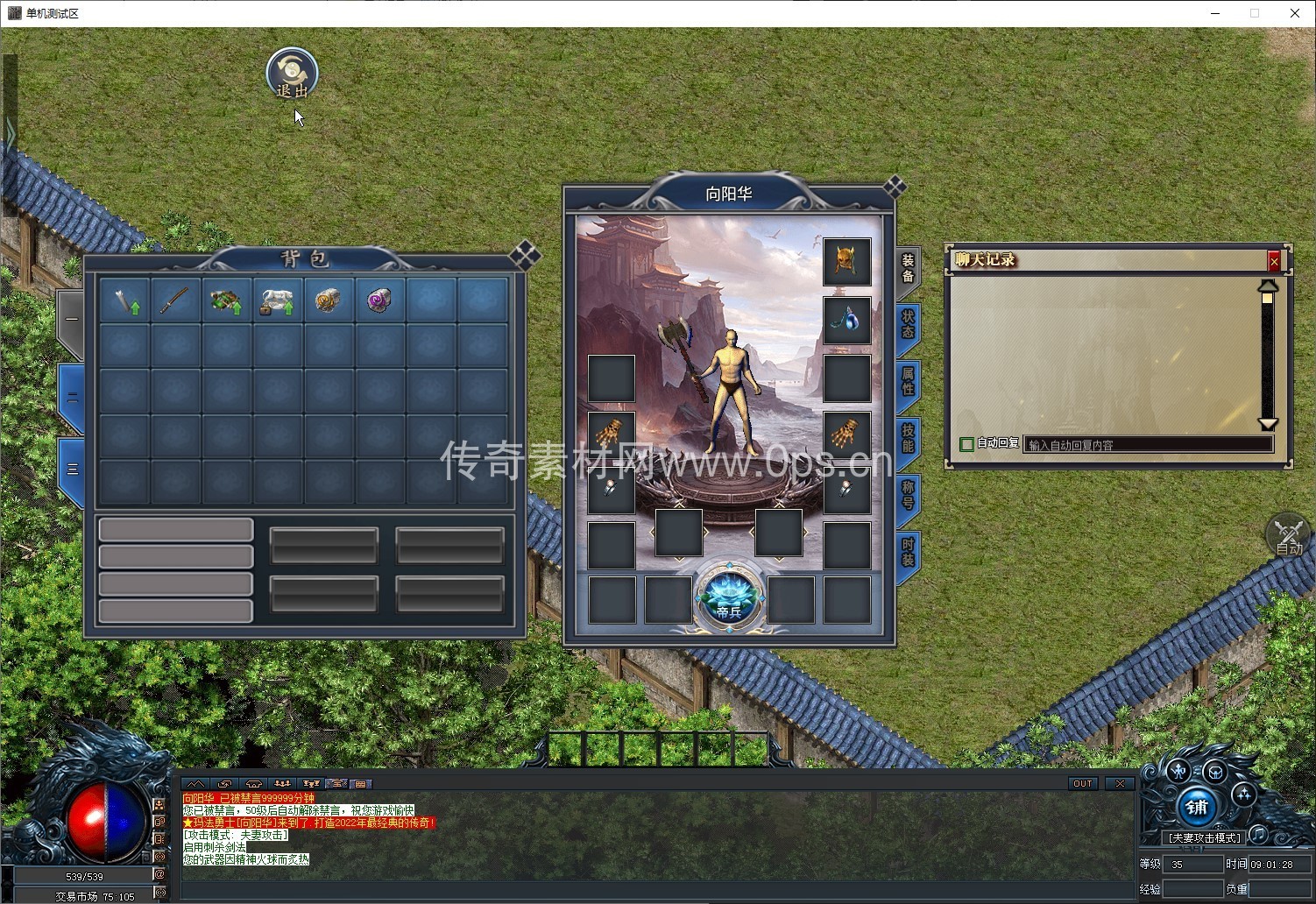Screen dimensions: 1316x904
Task: Switch to the 技能 skills tab
Action: click(x=909, y=437)
